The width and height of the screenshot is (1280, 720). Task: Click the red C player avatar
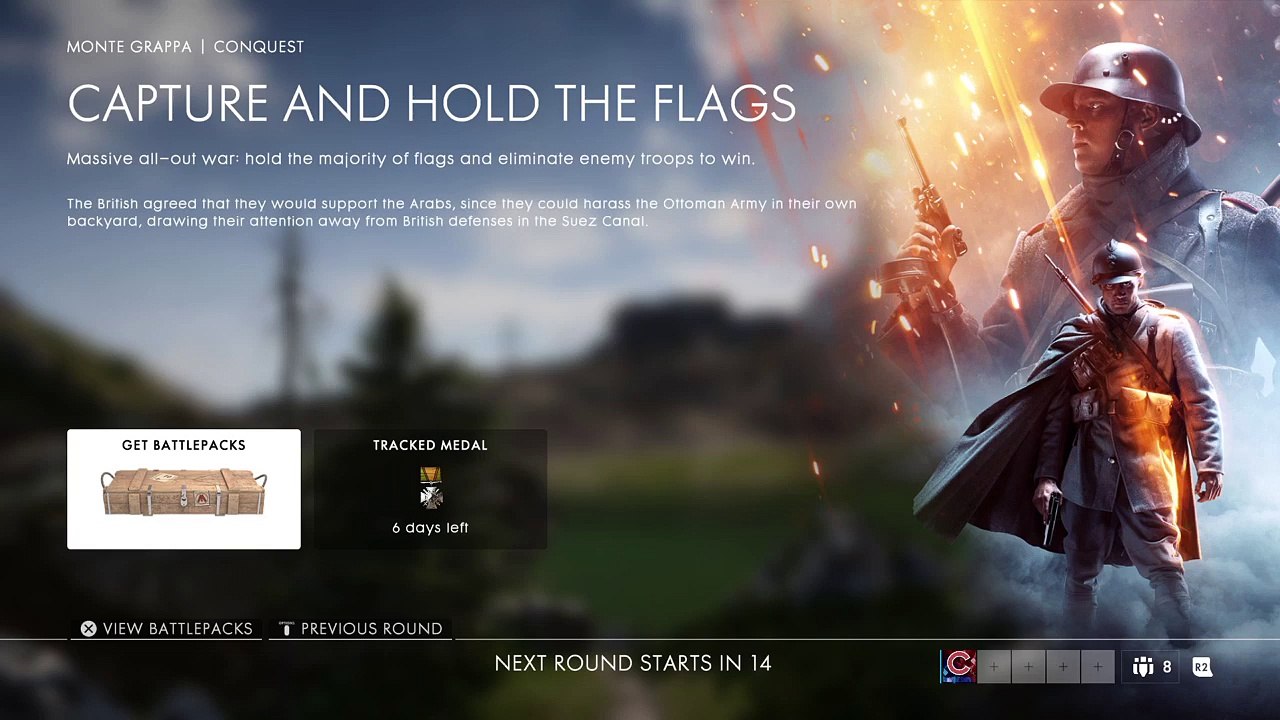958,666
